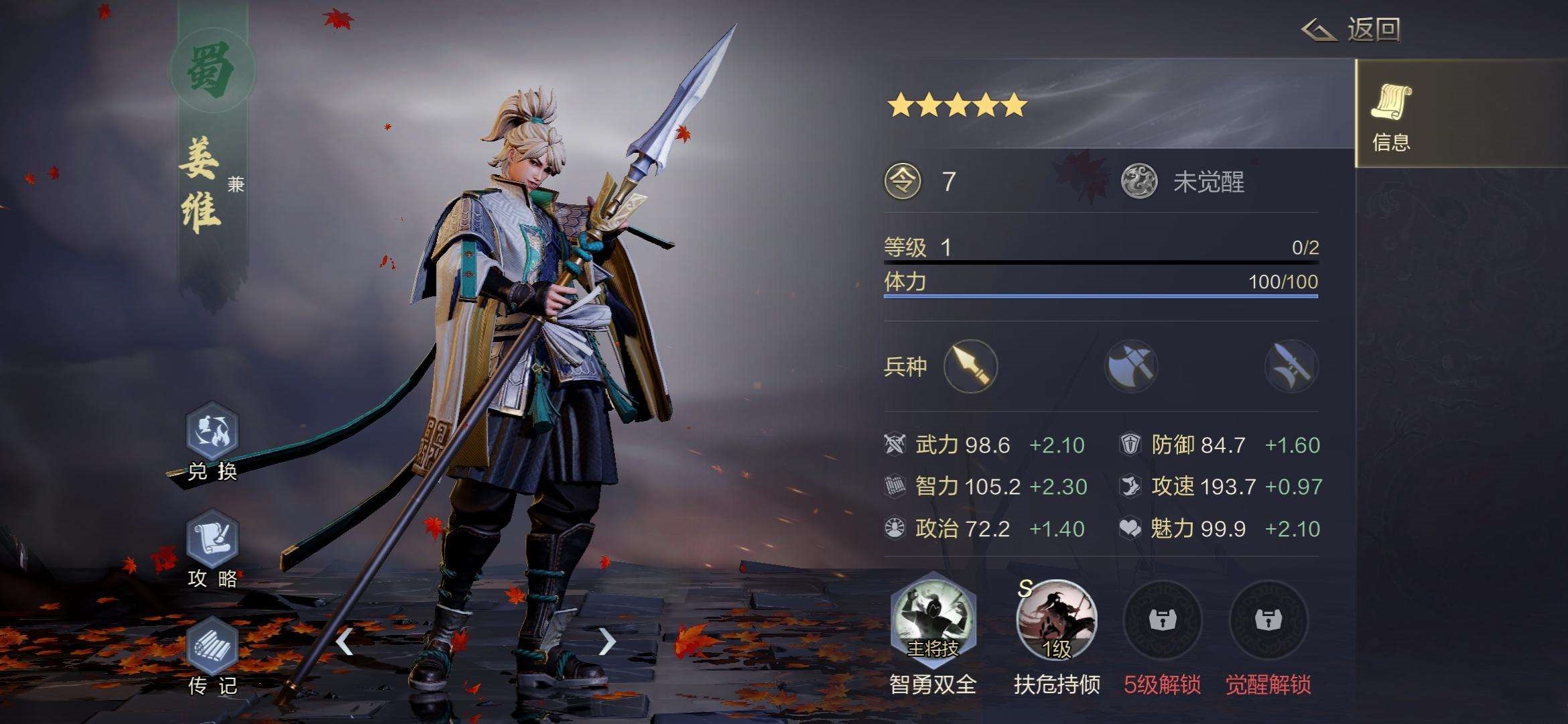Open the 兑换 exchange option
The width and height of the screenshot is (1568, 724).
click(x=212, y=432)
